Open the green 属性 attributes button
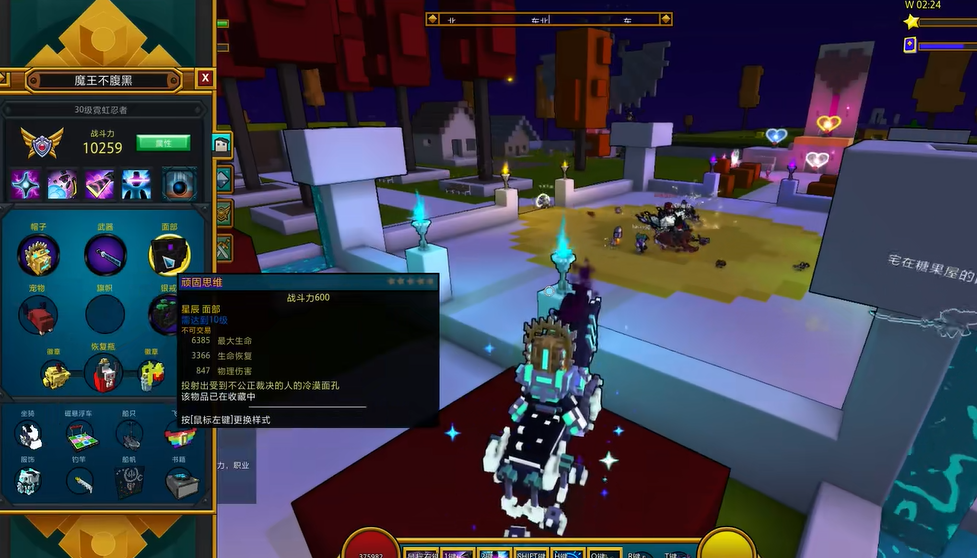Viewport: 977px width, 558px height. pos(162,143)
